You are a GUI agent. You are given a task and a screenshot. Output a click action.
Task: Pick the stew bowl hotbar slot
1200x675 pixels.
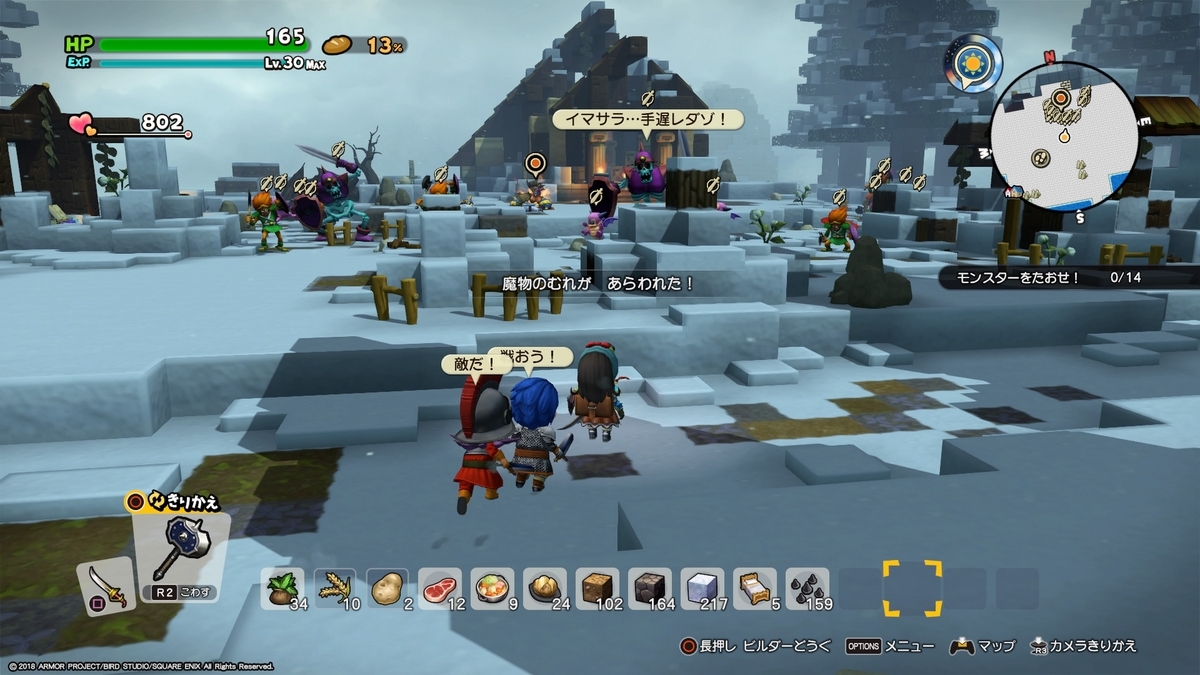(492, 588)
